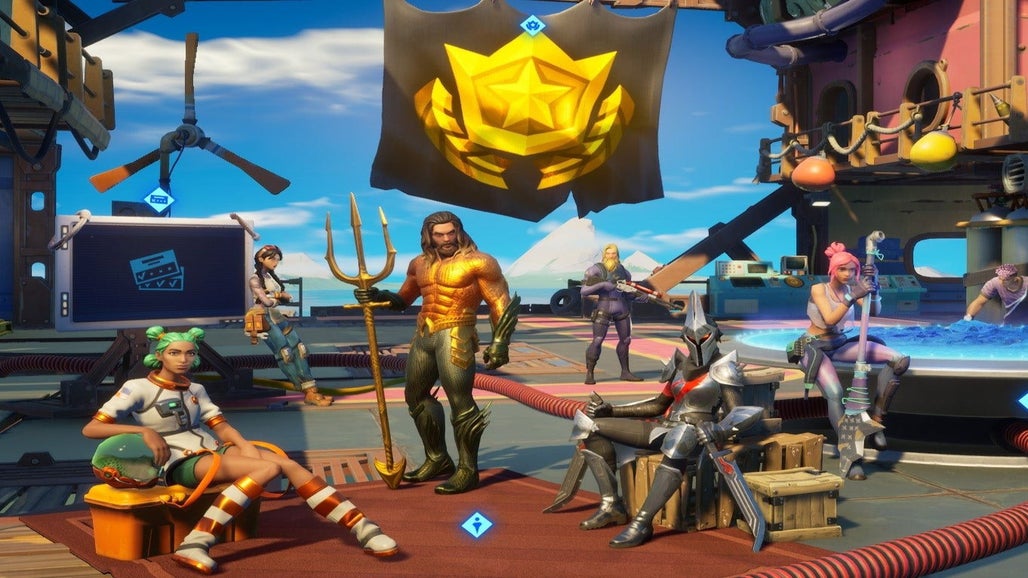Open the challenge card marker by the monitor
1028x578 pixels.
[159, 200]
